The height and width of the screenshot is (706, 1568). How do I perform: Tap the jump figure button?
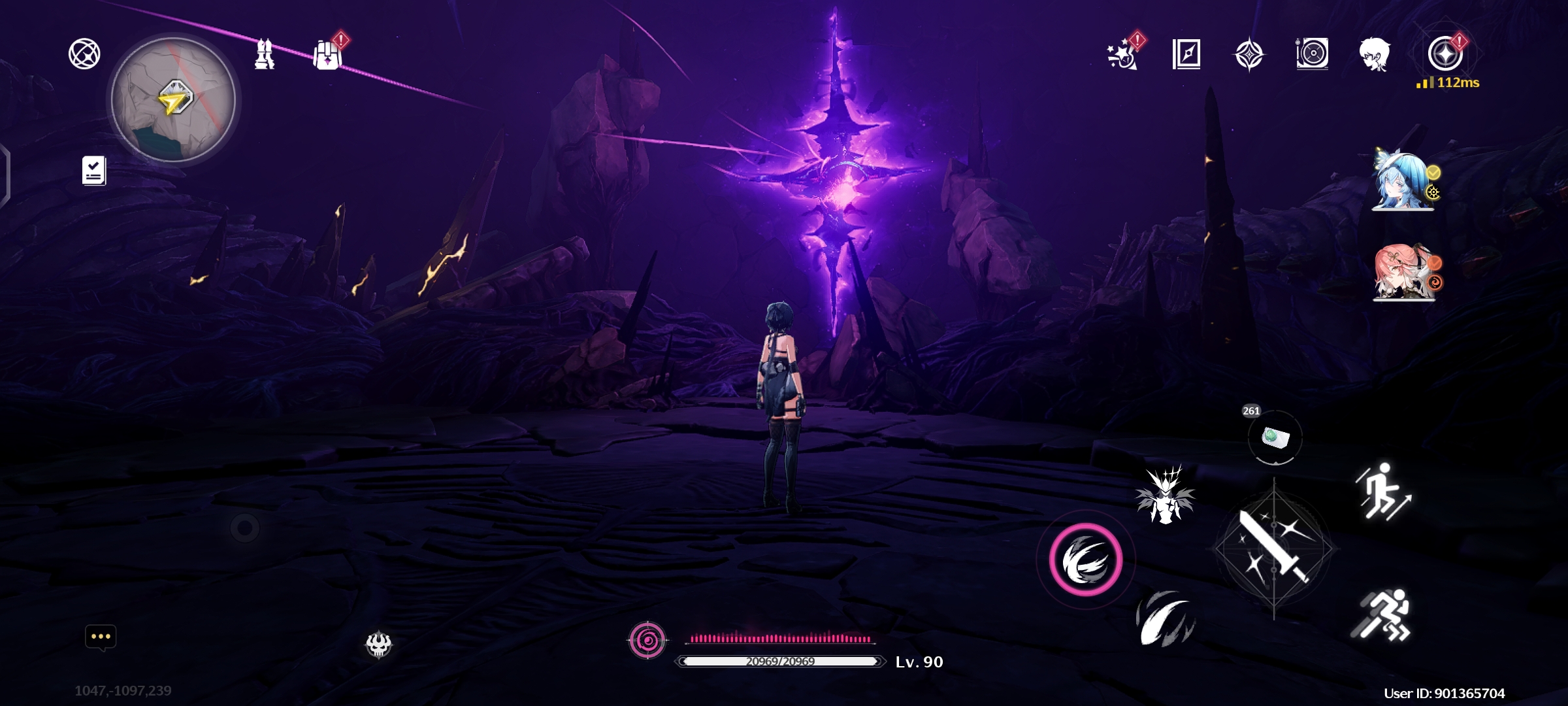1383,492
